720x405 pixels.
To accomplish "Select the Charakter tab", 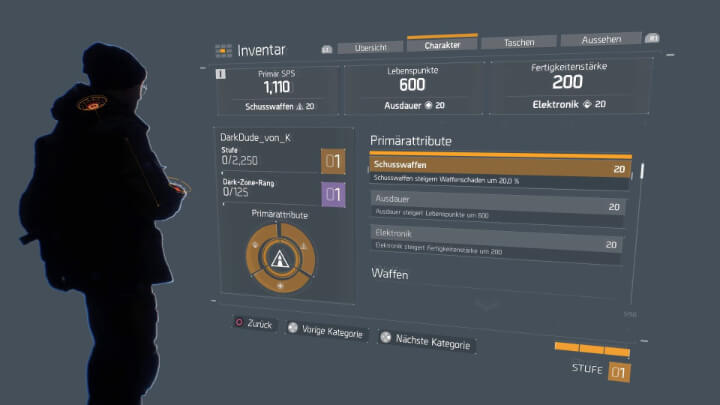I will [x=442, y=45].
